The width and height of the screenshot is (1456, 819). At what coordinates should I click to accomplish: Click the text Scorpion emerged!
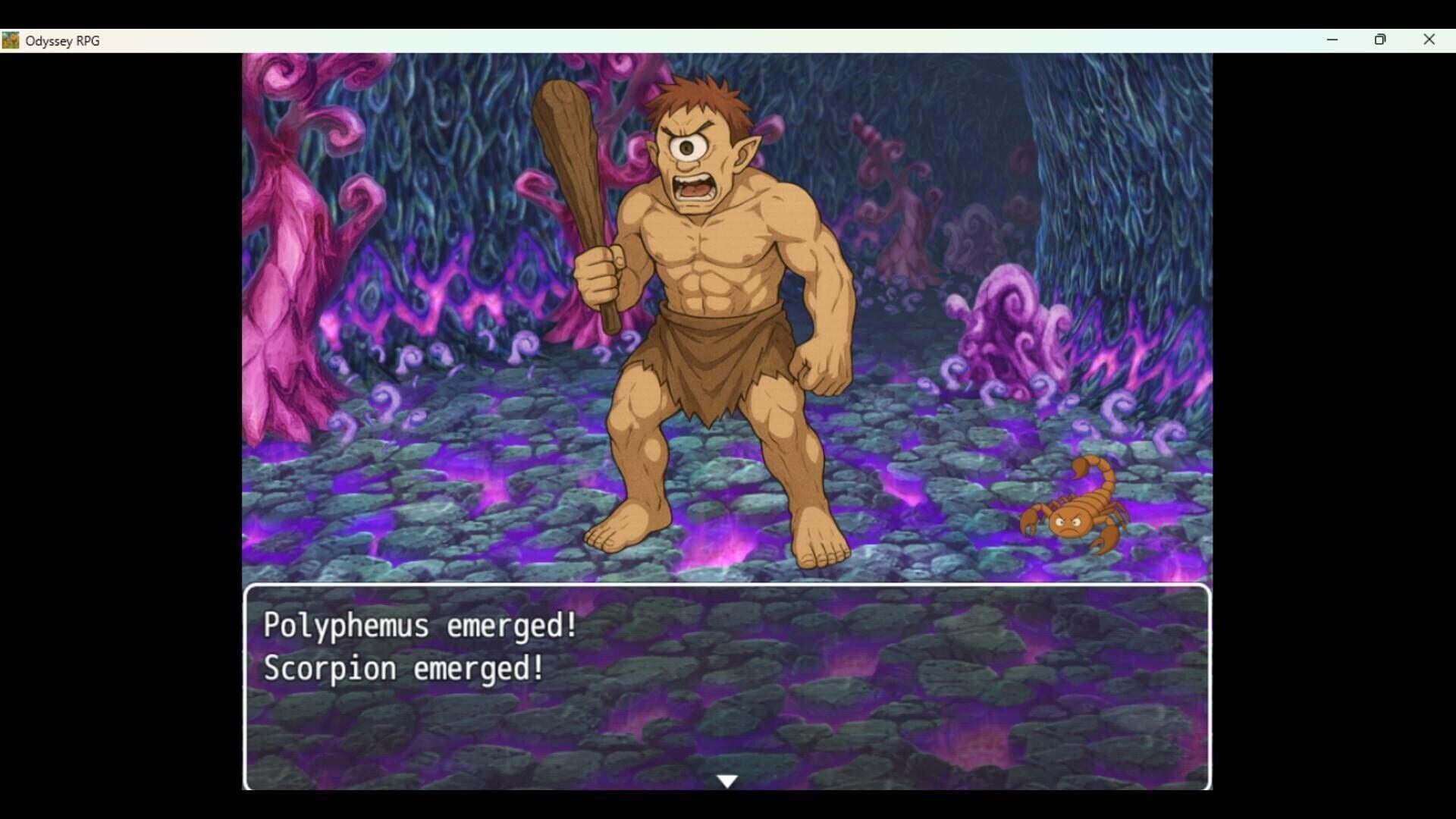pos(403,668)
